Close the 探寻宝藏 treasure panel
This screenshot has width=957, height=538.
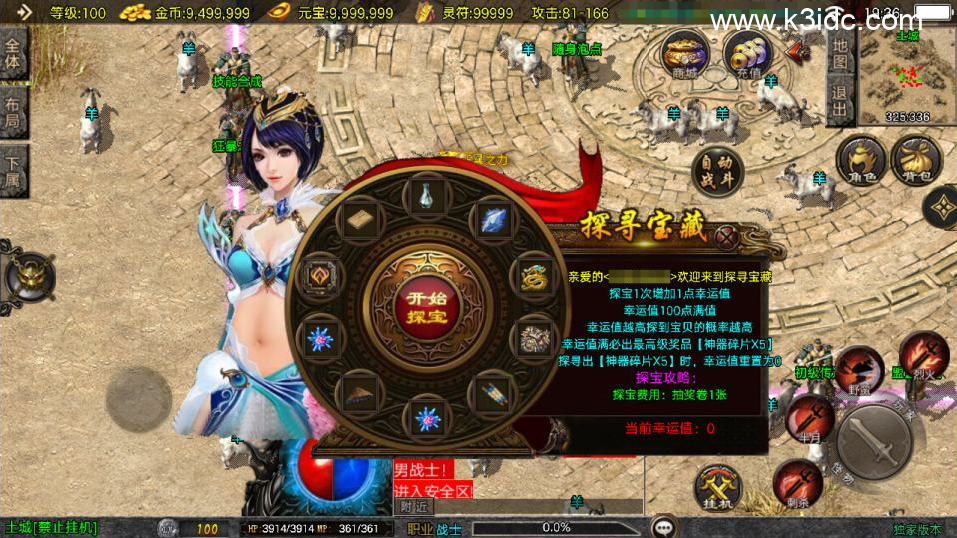(727, 238)
